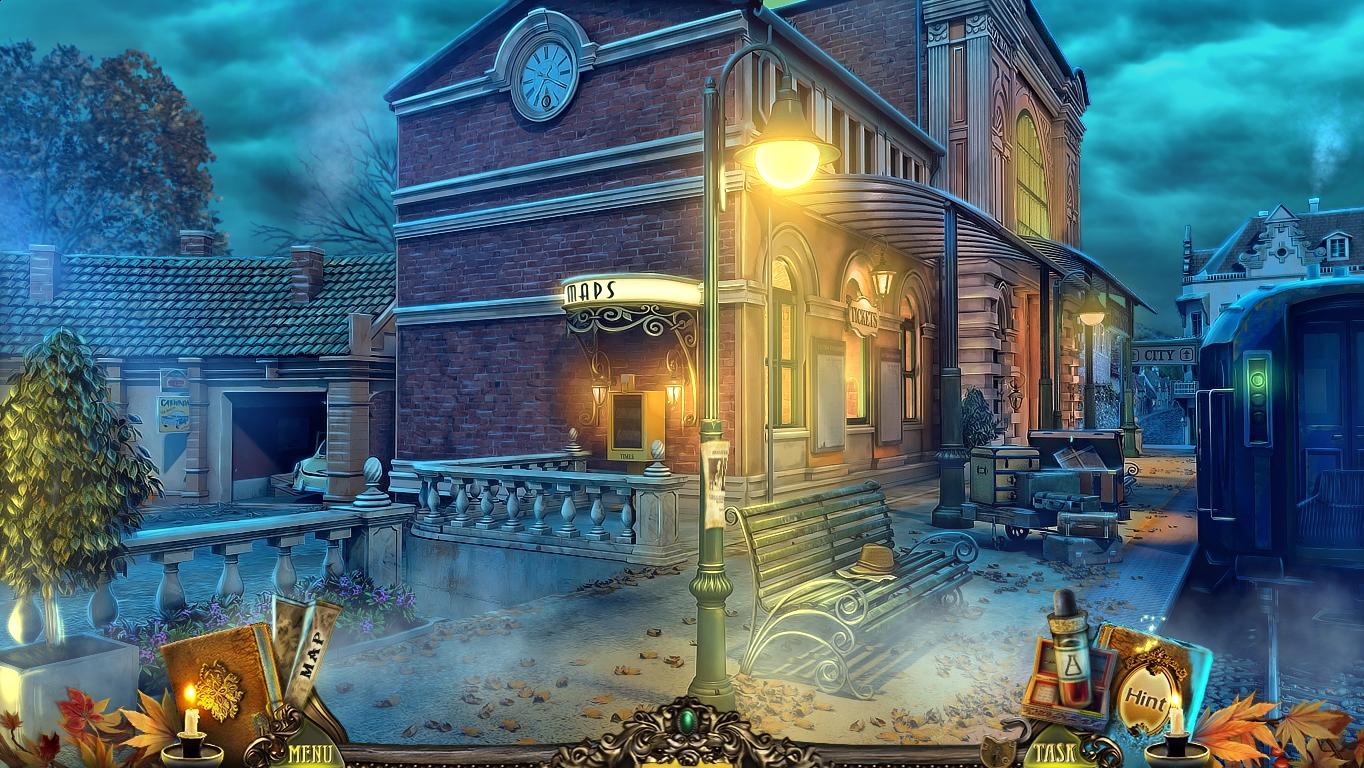Screen dimensions: 1364x768
Task: Click the CITY direction sign
Action: 1163,355
